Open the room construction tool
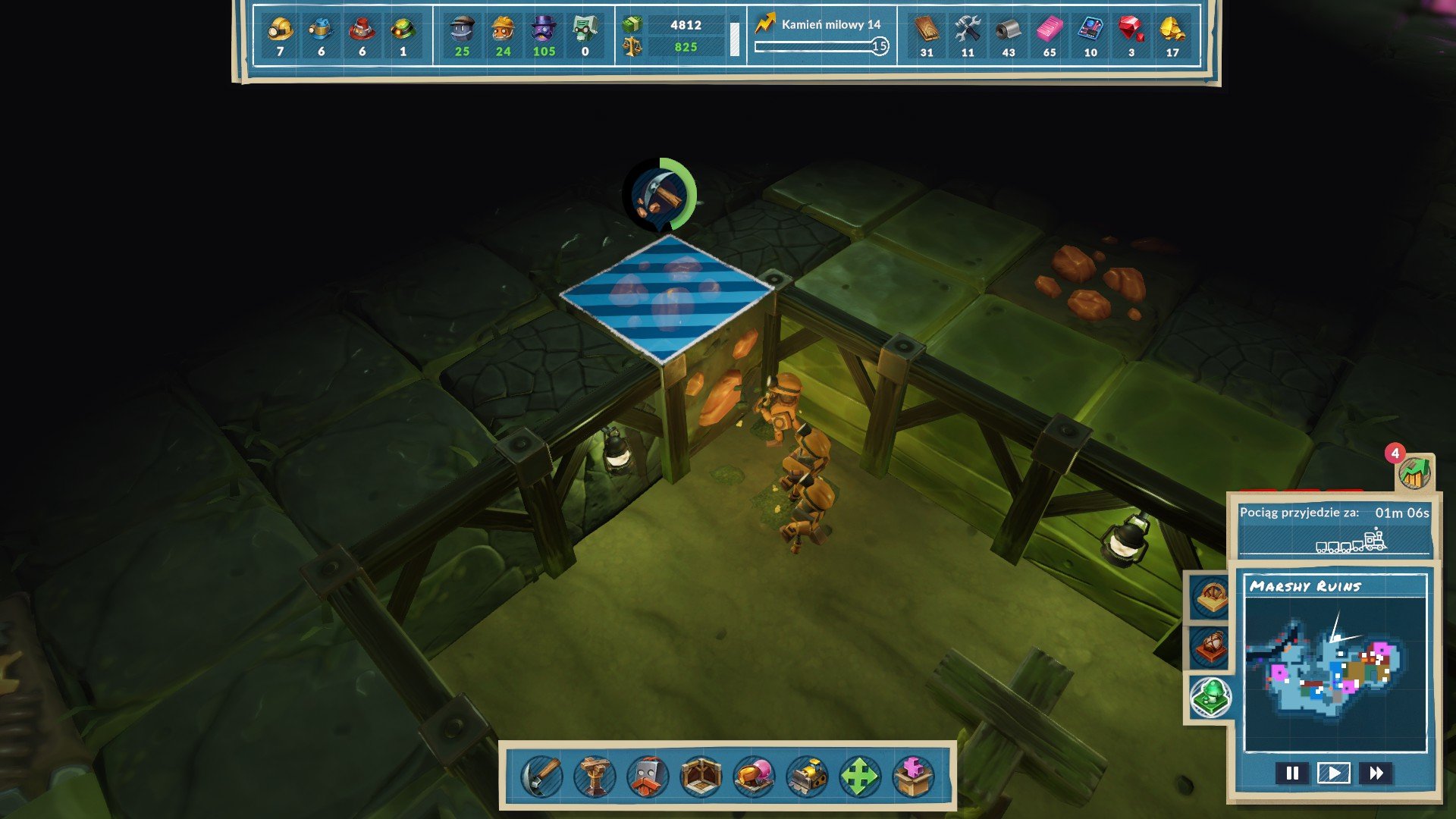Image resolution: width=1456 pixels, height=819 pixels. [x=701, y=777]
